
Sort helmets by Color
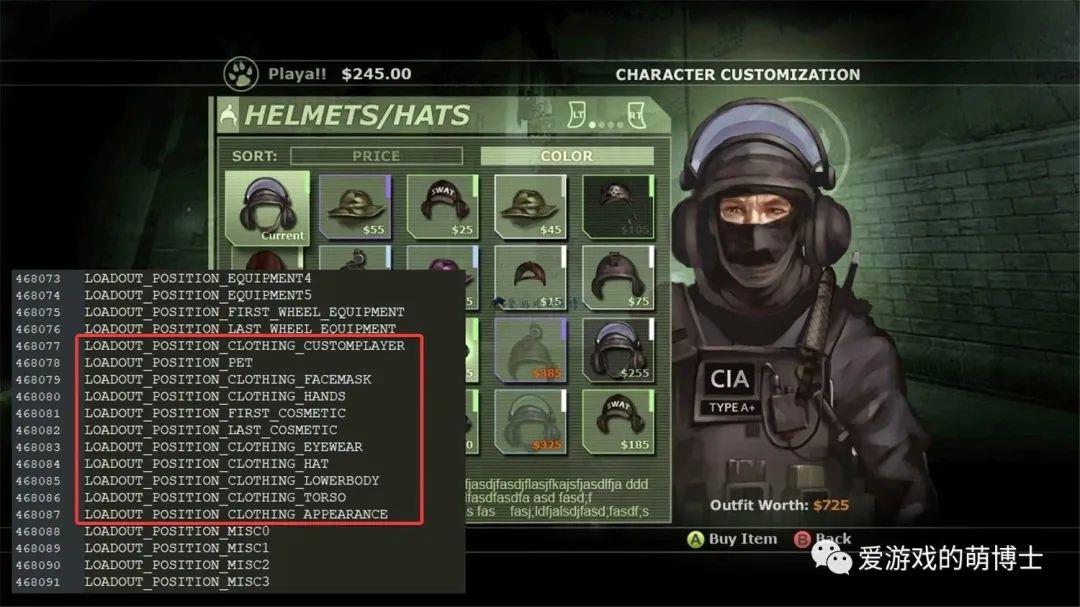(x=566, y=156)
